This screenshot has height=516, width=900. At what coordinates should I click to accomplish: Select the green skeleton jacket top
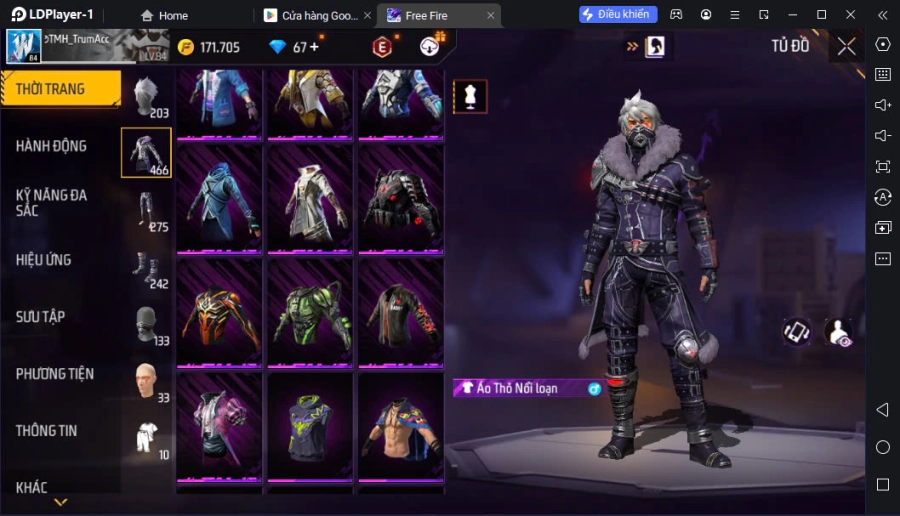pyautogui.click(x=310, y=311)
